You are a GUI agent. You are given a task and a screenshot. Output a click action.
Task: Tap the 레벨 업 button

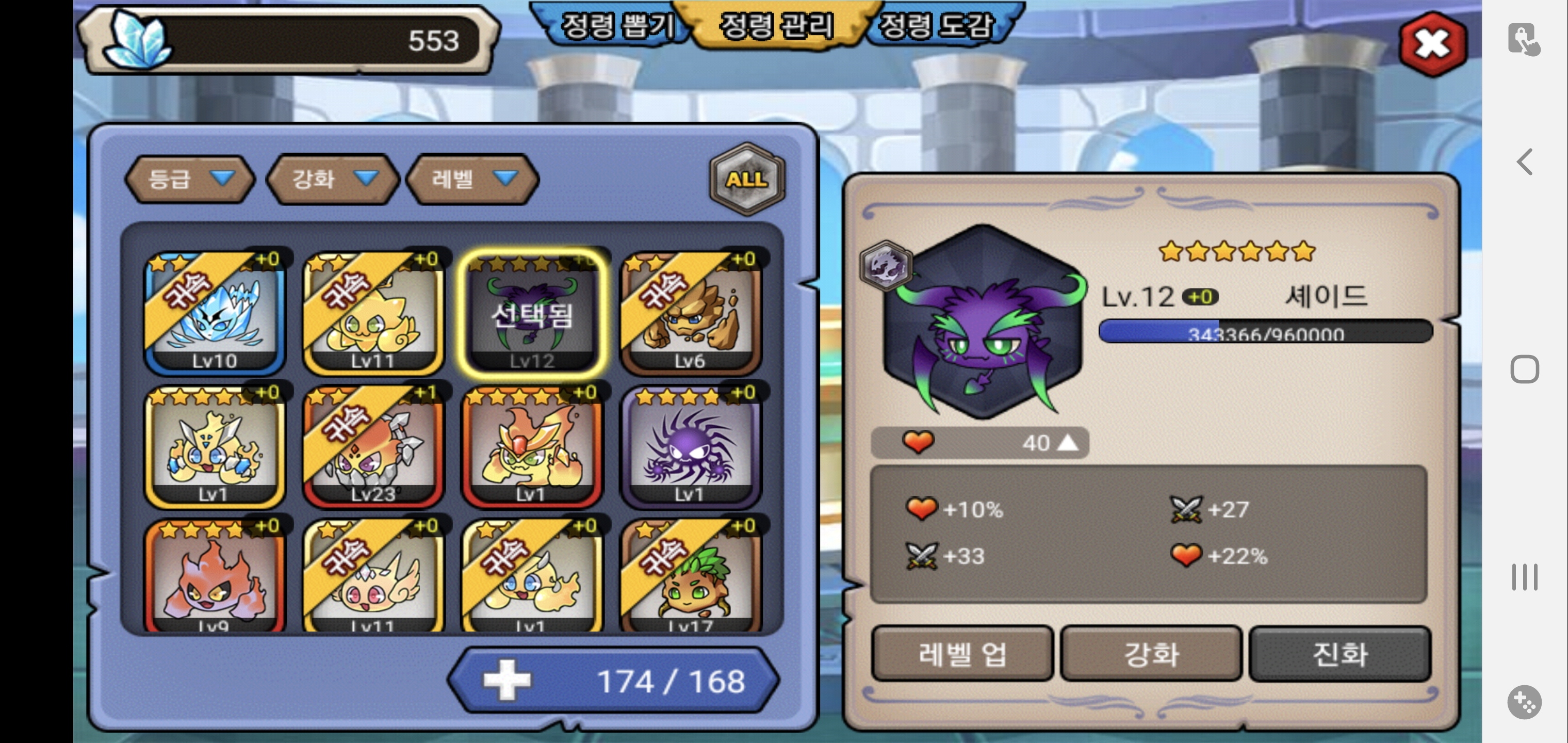click(962, 654)
